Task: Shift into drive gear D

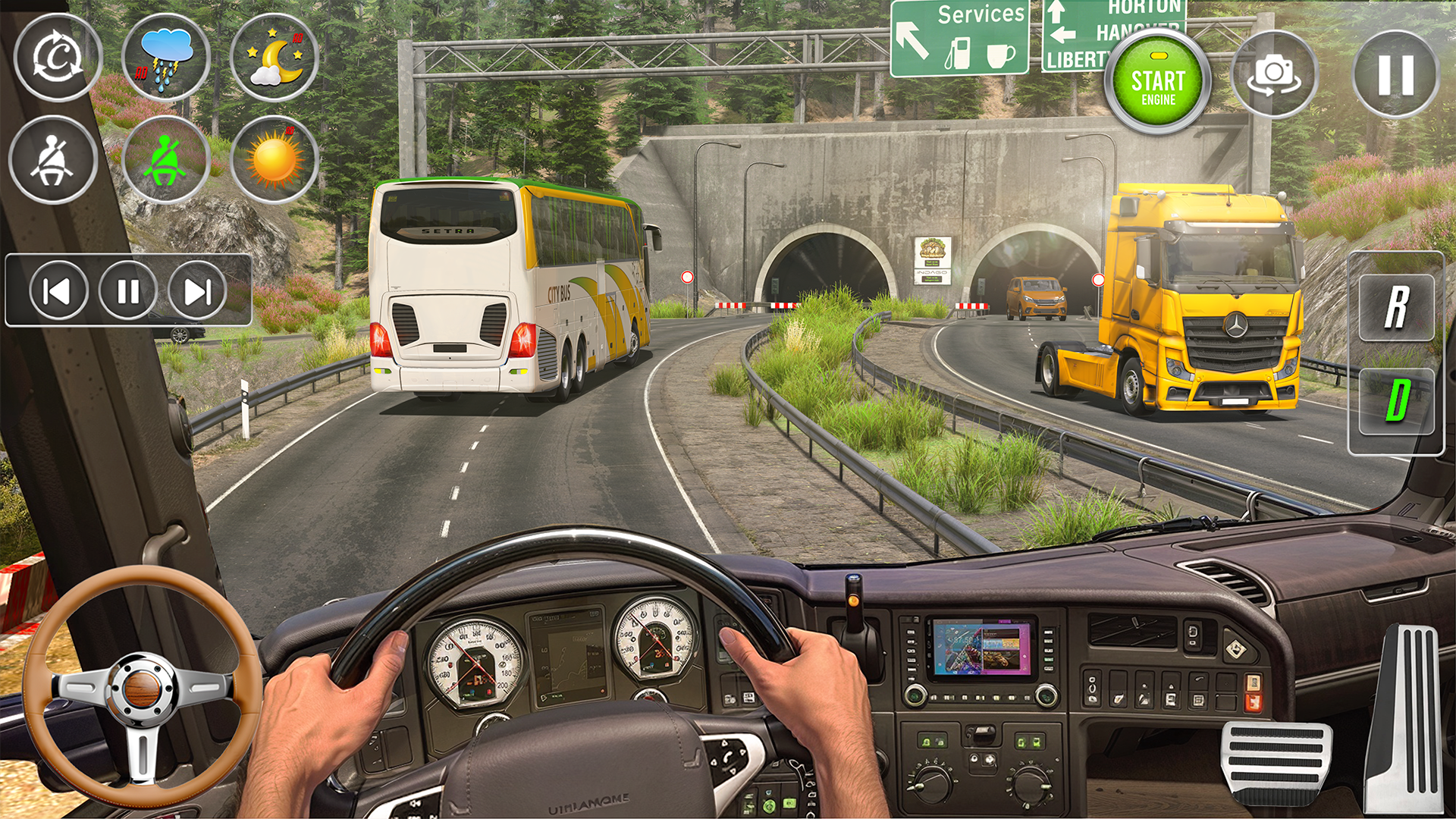Action: click(x=1396, y=400)
